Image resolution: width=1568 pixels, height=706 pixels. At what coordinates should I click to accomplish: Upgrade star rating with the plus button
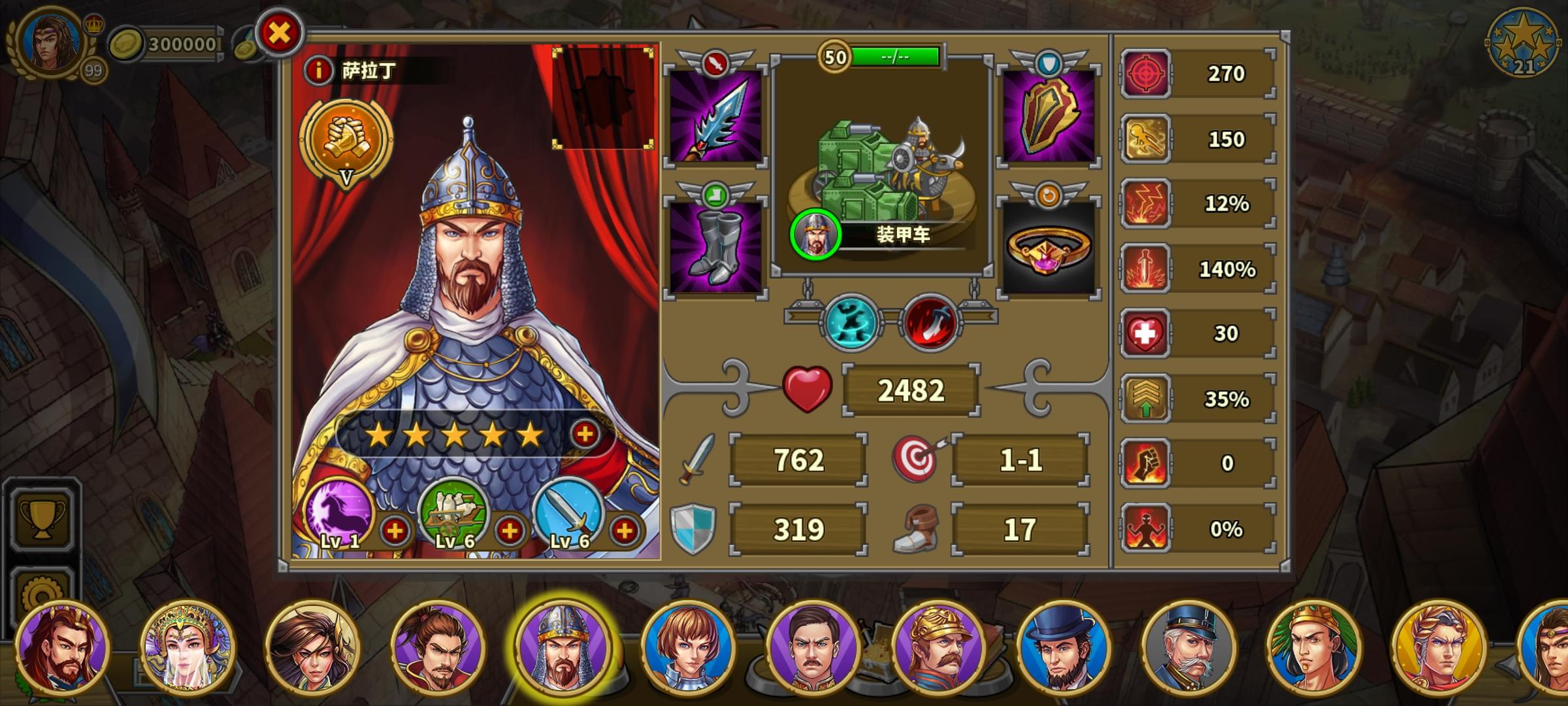(585, 435)
